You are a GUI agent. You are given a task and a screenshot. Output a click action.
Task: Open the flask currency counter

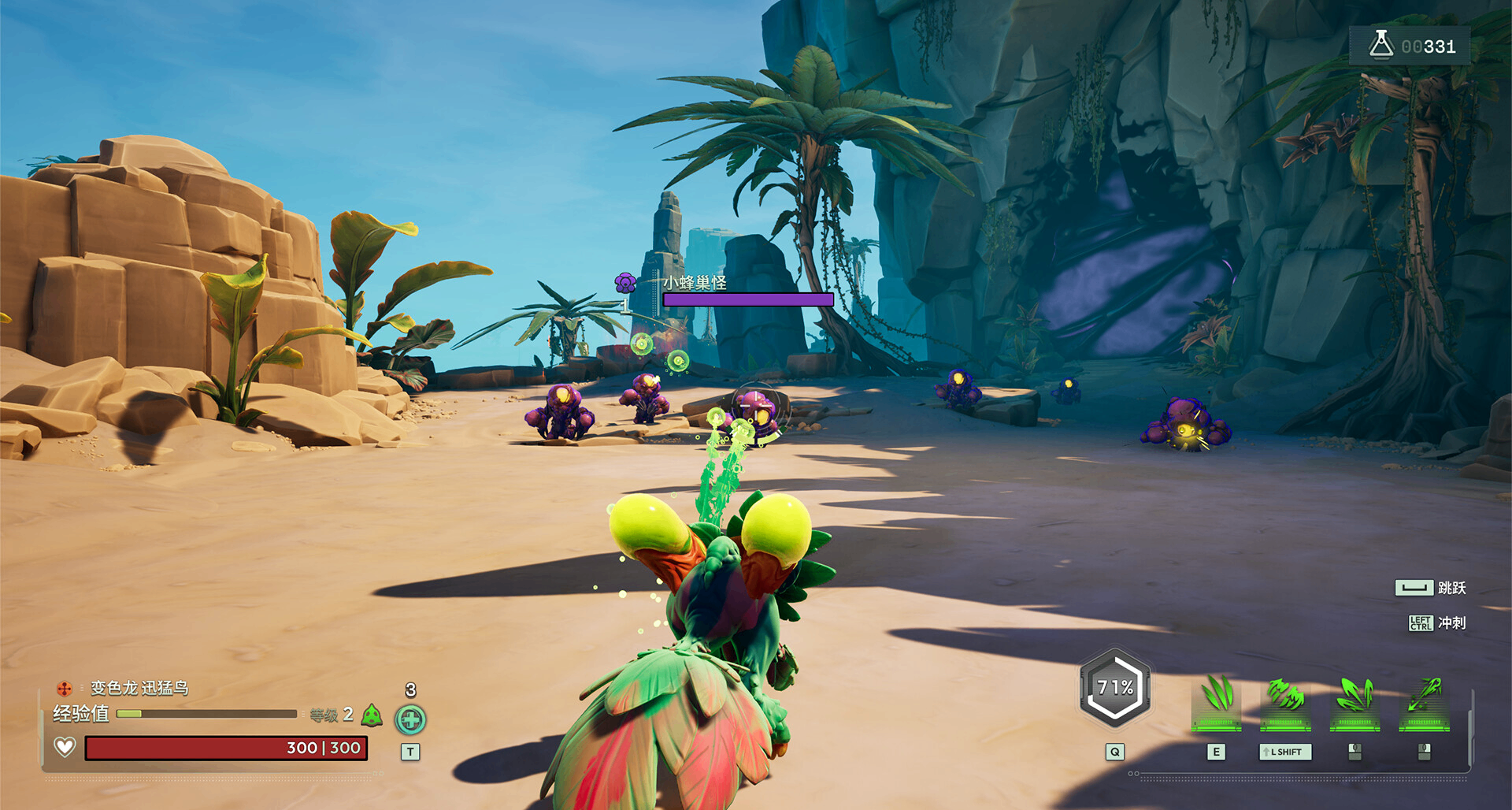1410,46
